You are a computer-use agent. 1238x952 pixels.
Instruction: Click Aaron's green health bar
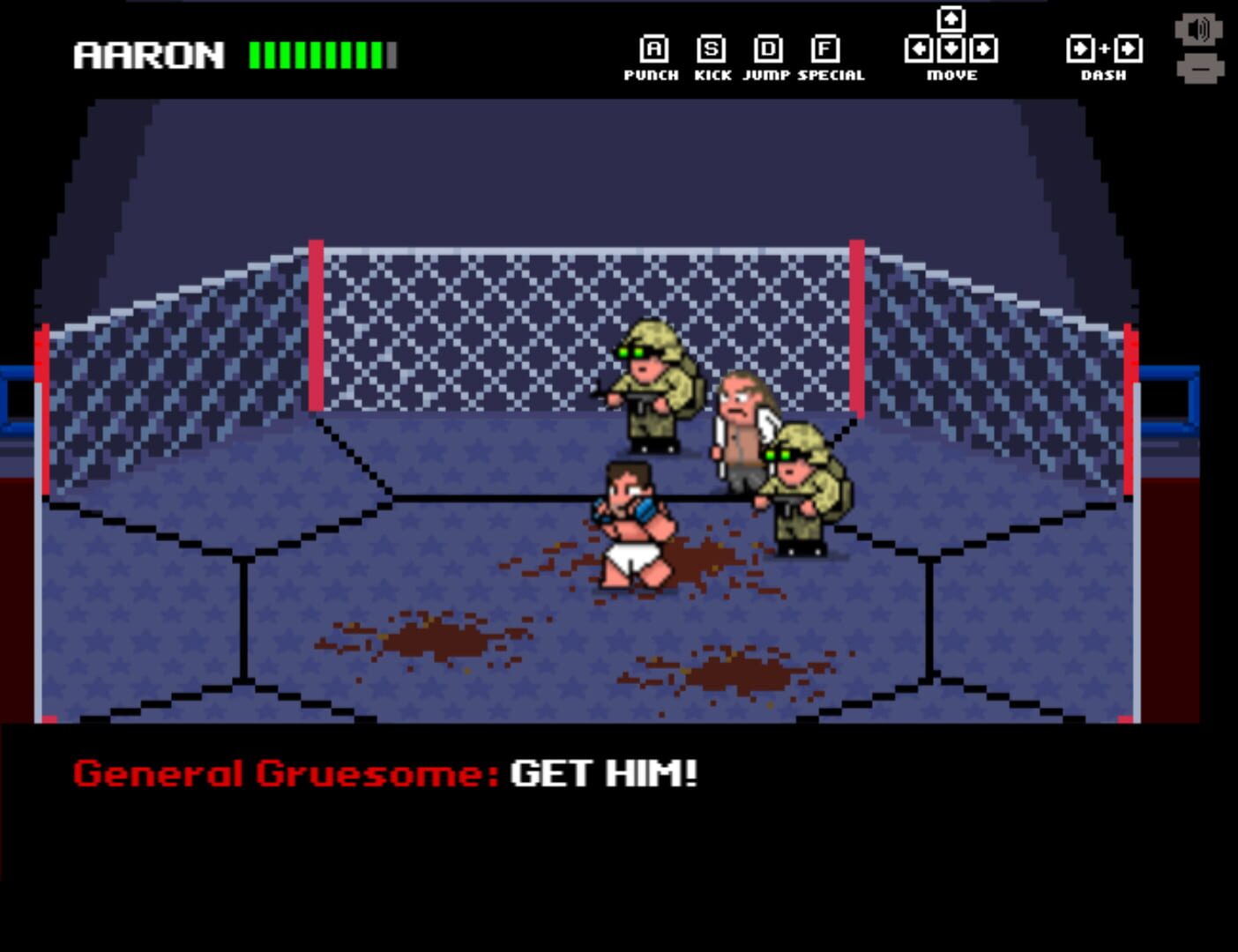[x=317, y=55]
